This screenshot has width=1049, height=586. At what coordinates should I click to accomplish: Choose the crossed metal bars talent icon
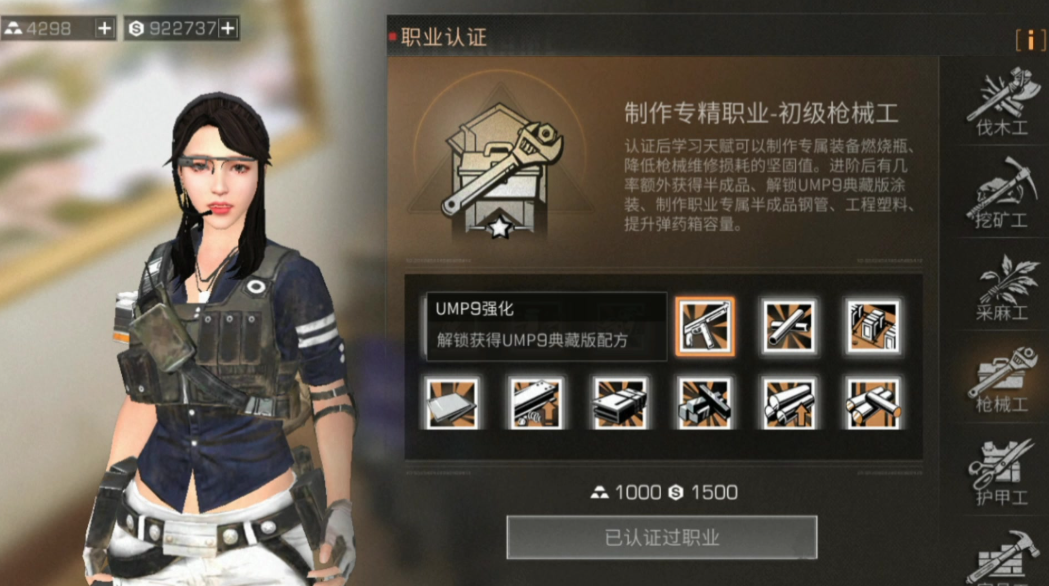(705, 403)
